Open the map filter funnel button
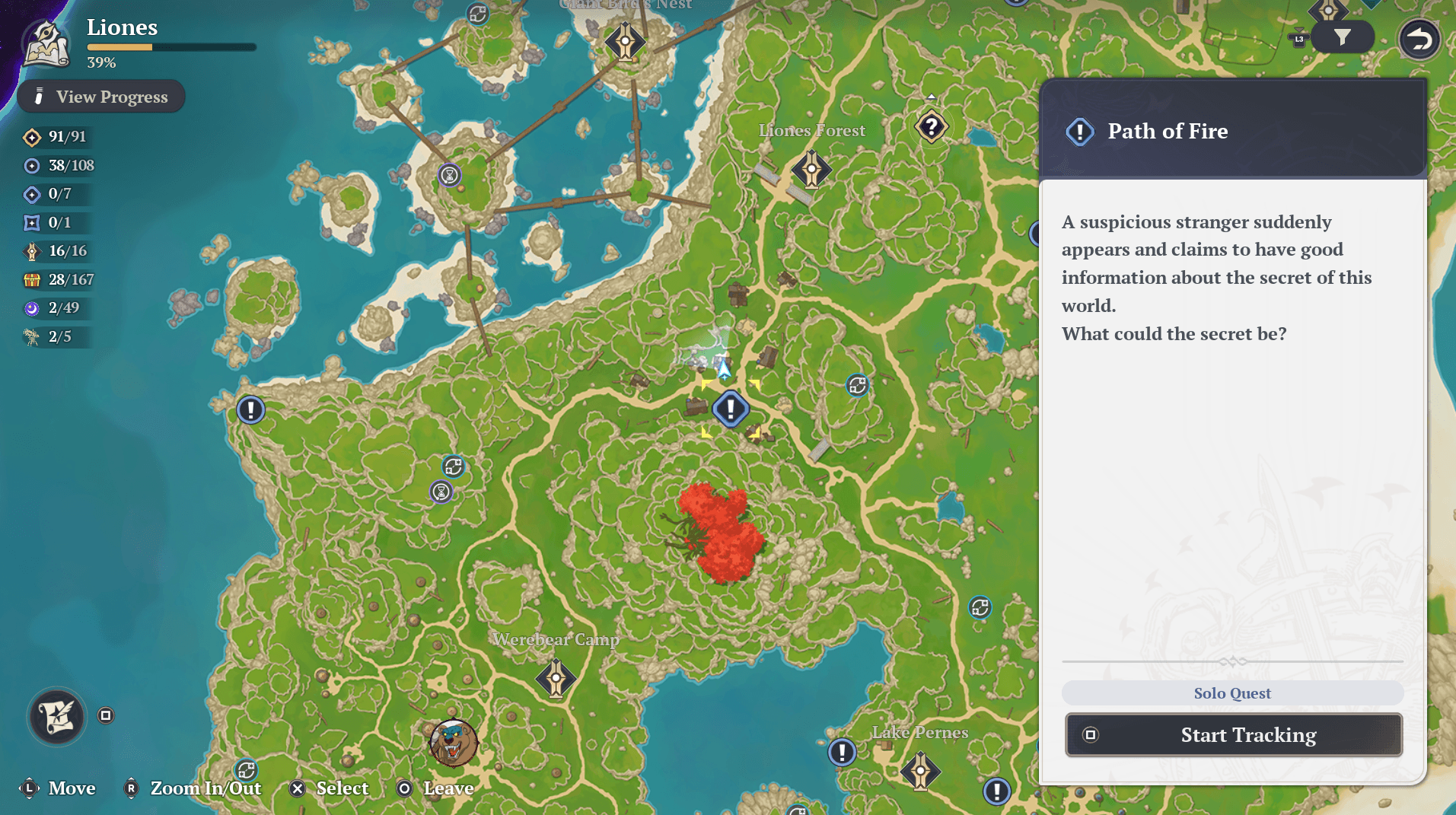This screenshot has width=1456, height=815. [1342, 37]
